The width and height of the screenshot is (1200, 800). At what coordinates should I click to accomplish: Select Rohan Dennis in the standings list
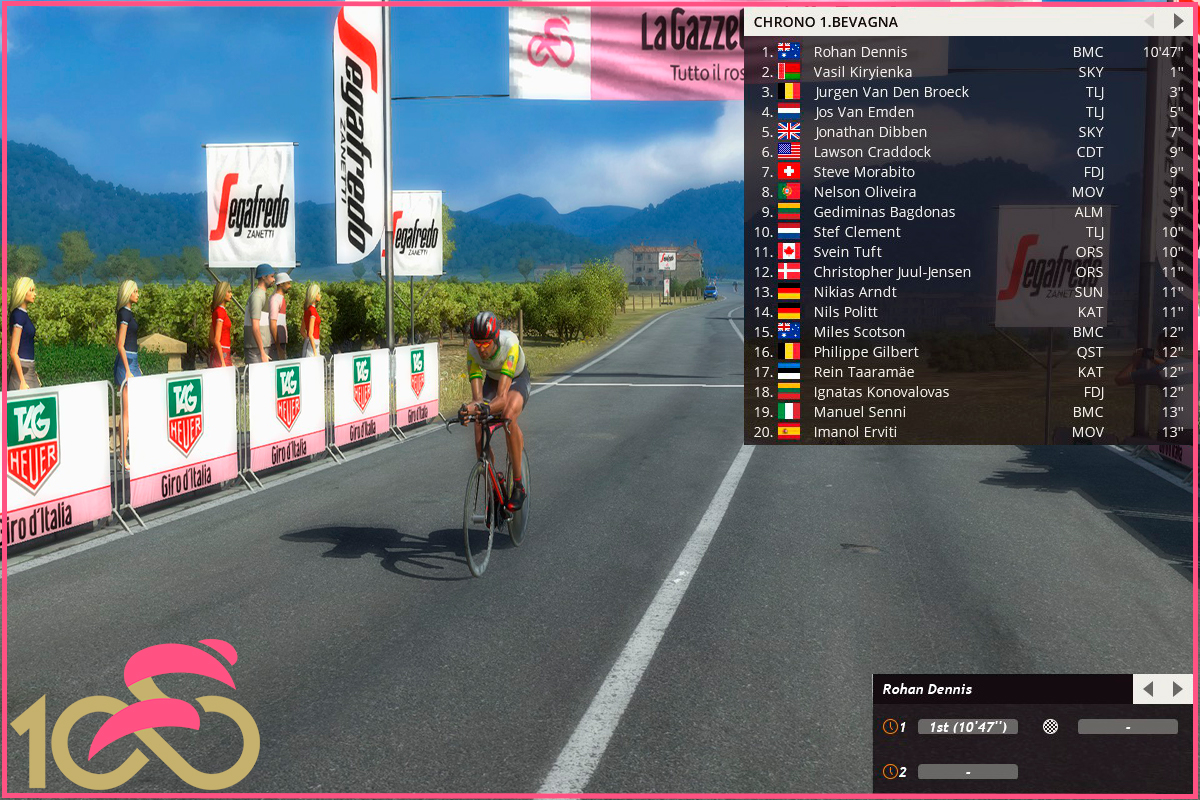click(x=860, y=52)
